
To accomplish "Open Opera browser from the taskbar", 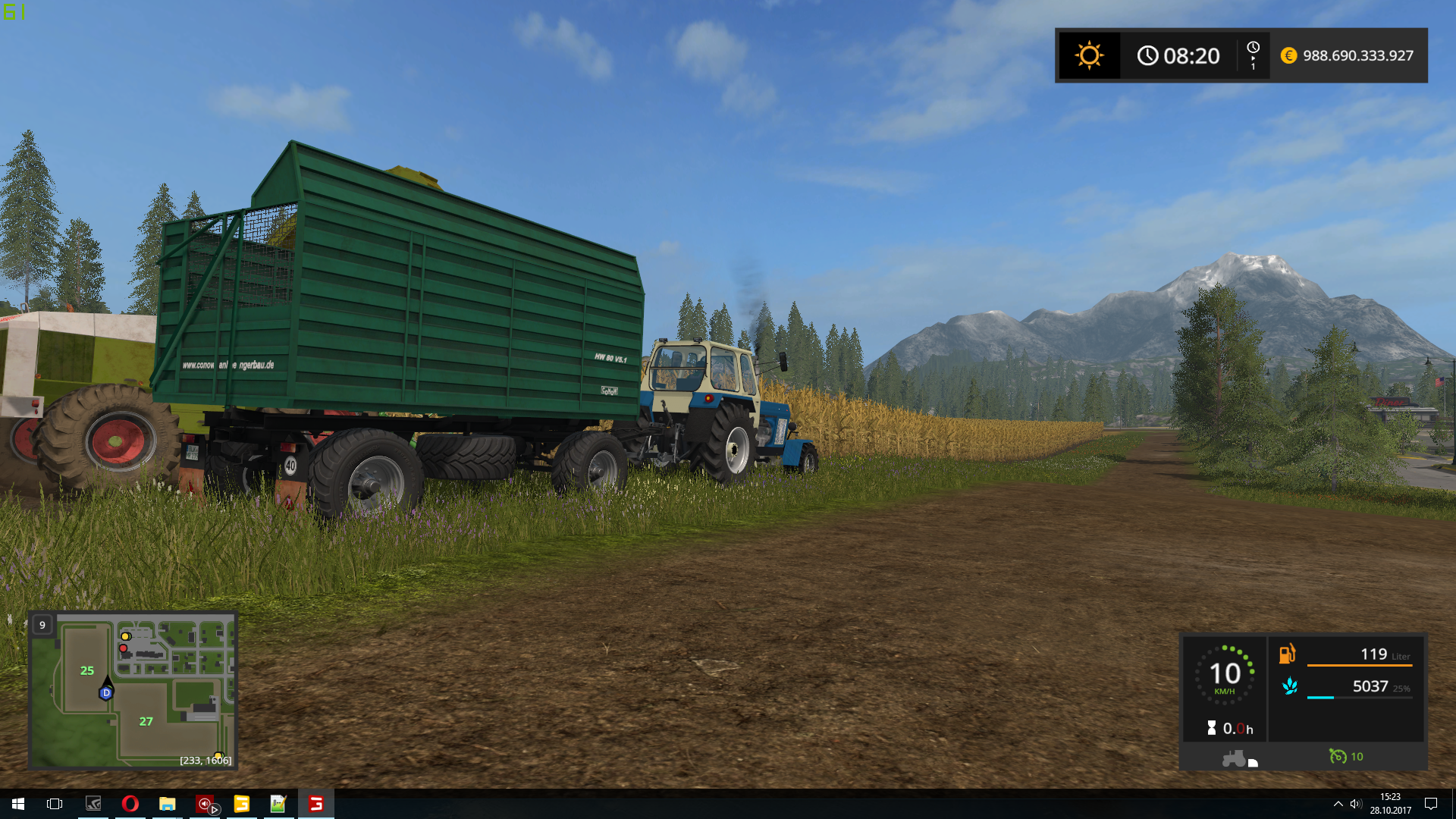I will click(x=130, y=804).
